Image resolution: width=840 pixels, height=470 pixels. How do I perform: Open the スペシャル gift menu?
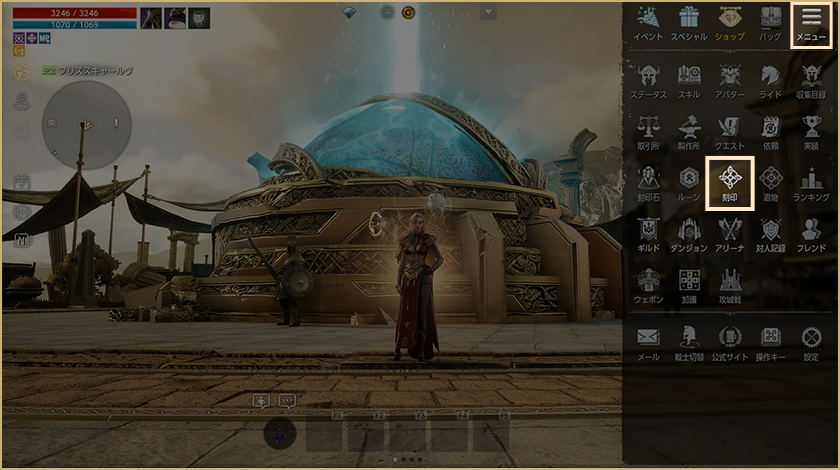[x=688, y=24]
